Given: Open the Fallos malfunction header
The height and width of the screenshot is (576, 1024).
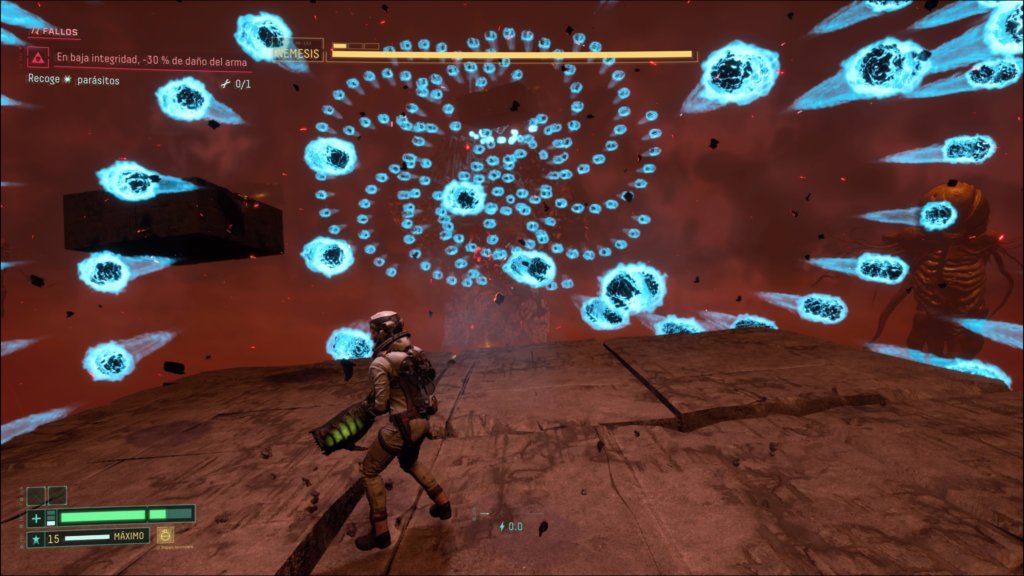Looking at the screenshot, I should 57,32.
